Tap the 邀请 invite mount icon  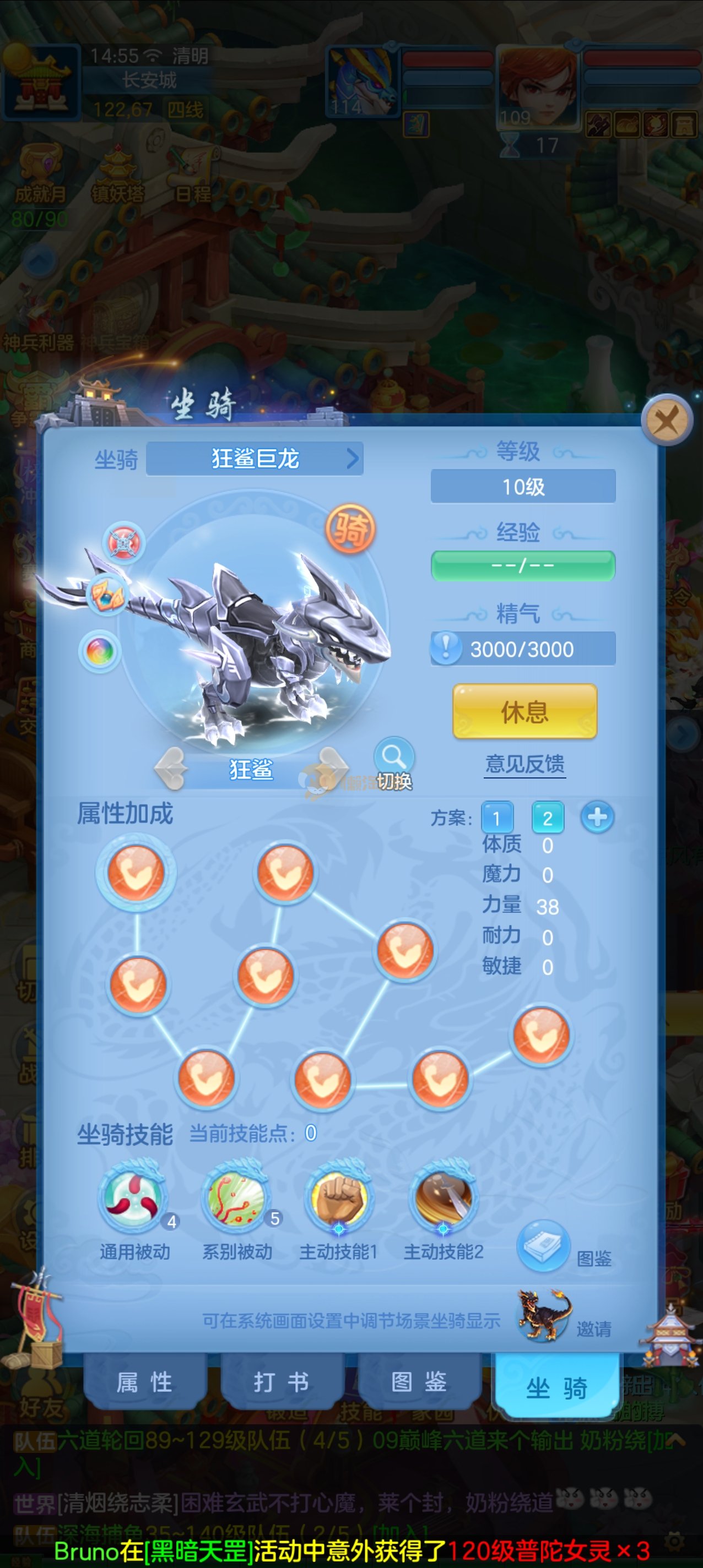click(544, 1315)
